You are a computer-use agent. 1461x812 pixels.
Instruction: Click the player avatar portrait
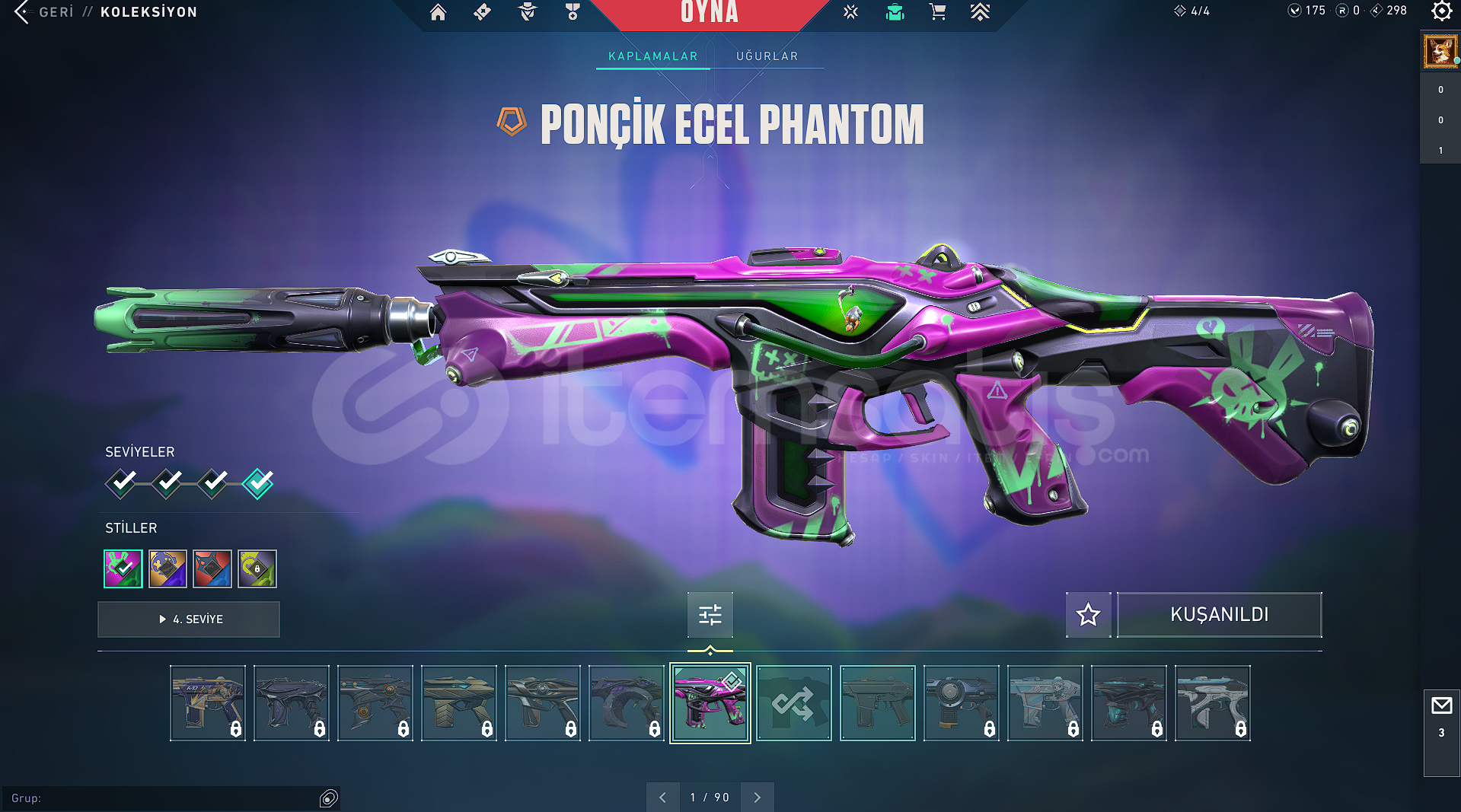pos(1440,52)
